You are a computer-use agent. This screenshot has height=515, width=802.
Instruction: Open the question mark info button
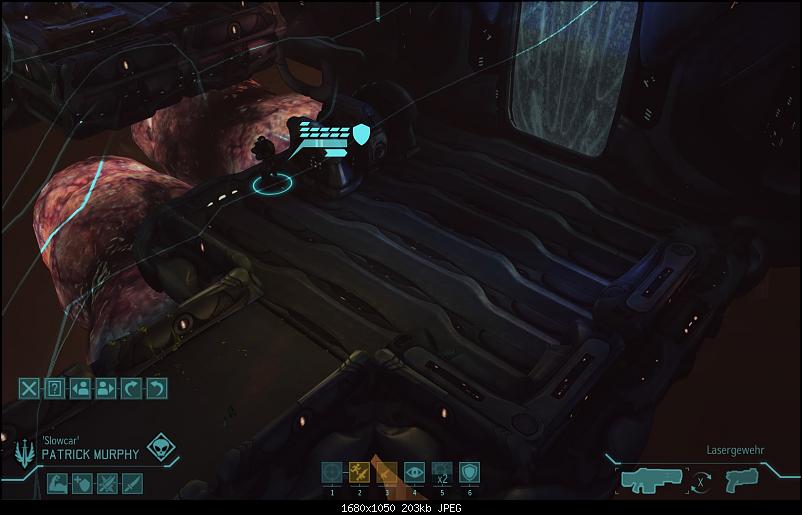click(56, 388)
